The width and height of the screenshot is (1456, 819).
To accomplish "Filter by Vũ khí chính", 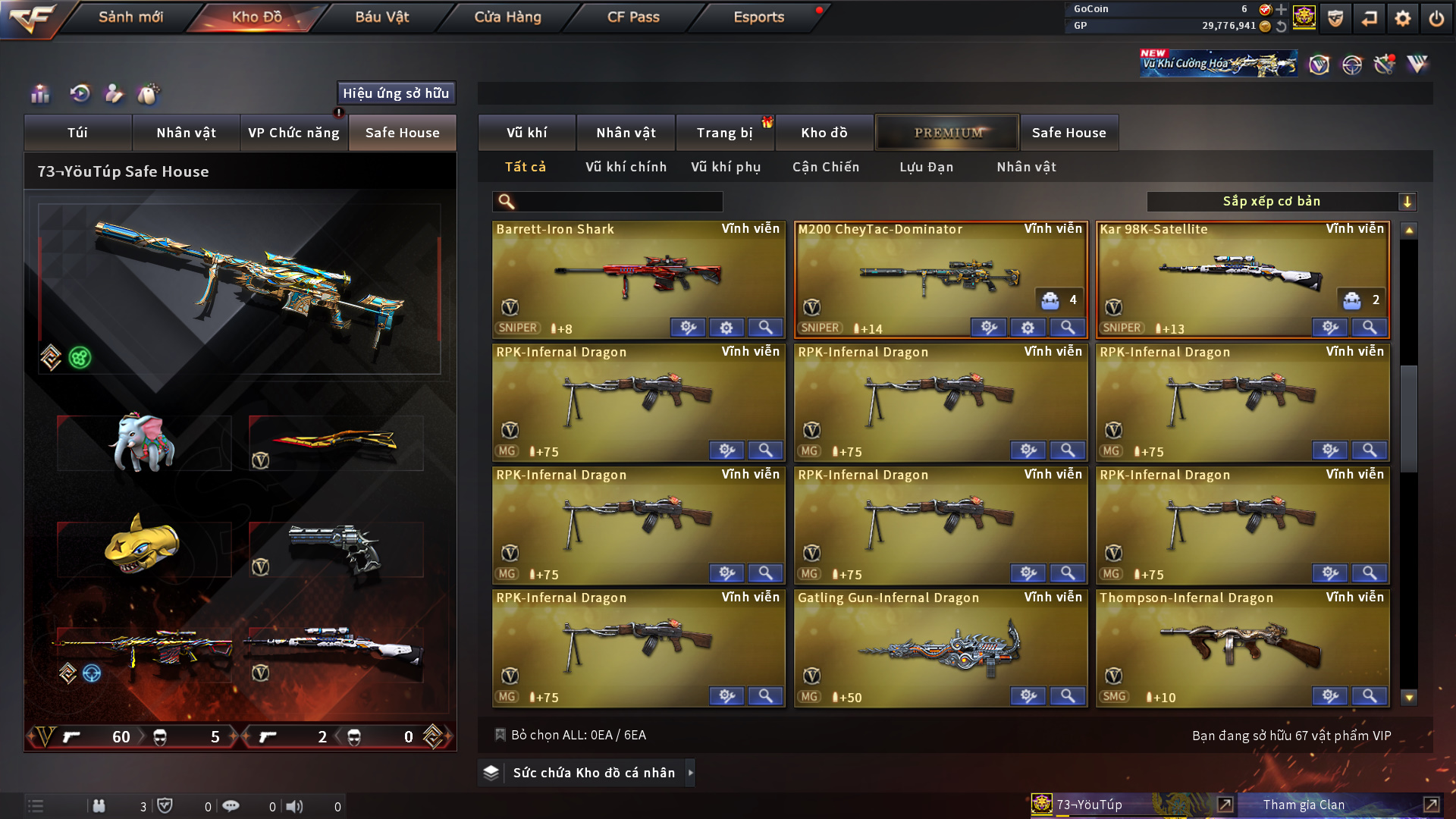I will point(626,167).
